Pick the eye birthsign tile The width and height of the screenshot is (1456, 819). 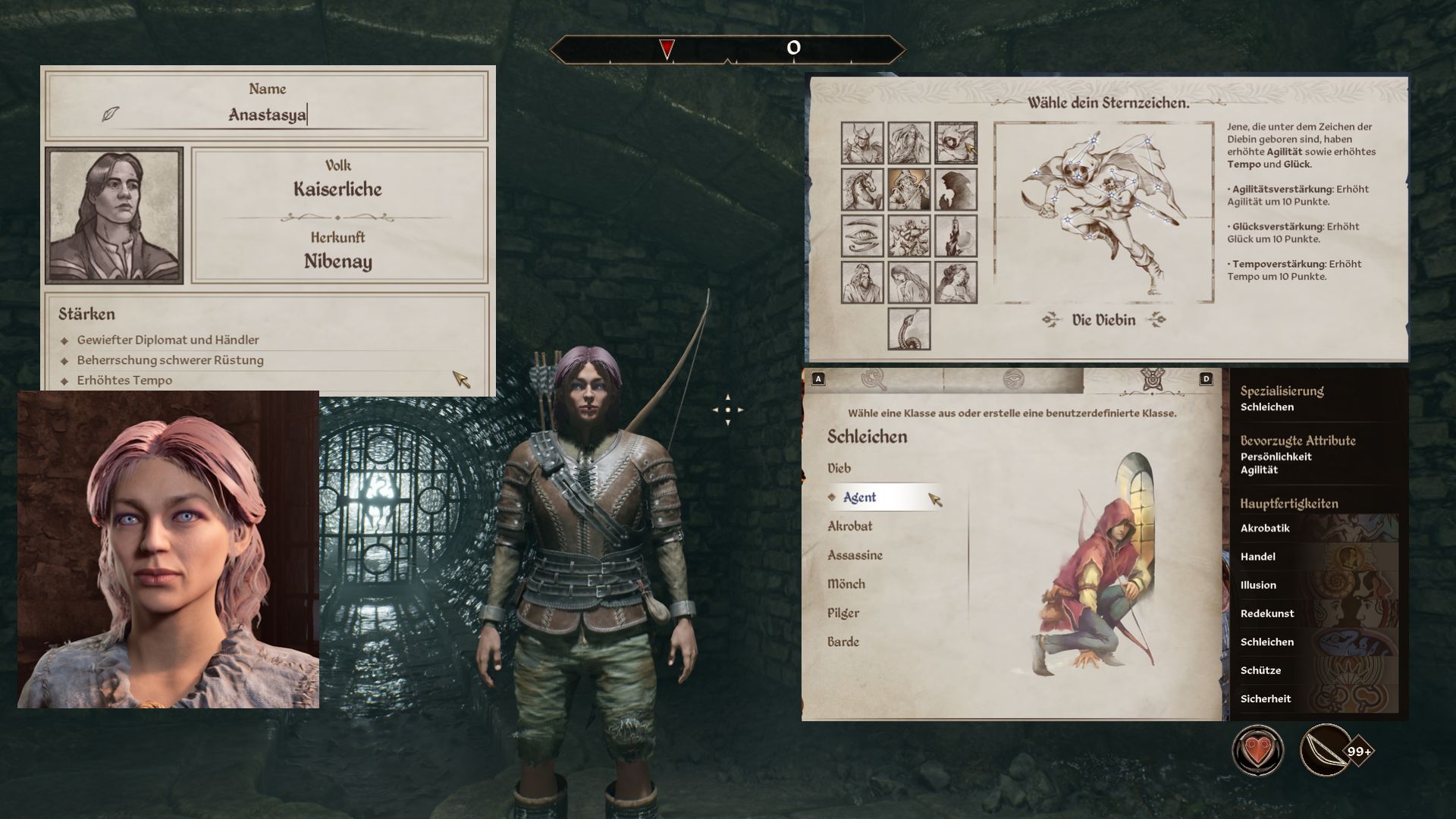coord(862,235)
